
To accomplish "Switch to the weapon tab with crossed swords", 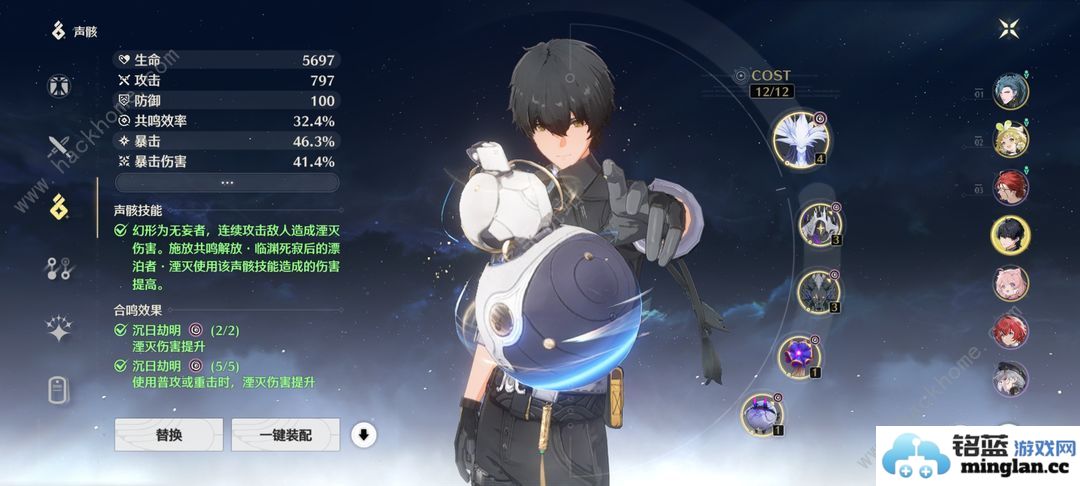I will coord(59,148).
